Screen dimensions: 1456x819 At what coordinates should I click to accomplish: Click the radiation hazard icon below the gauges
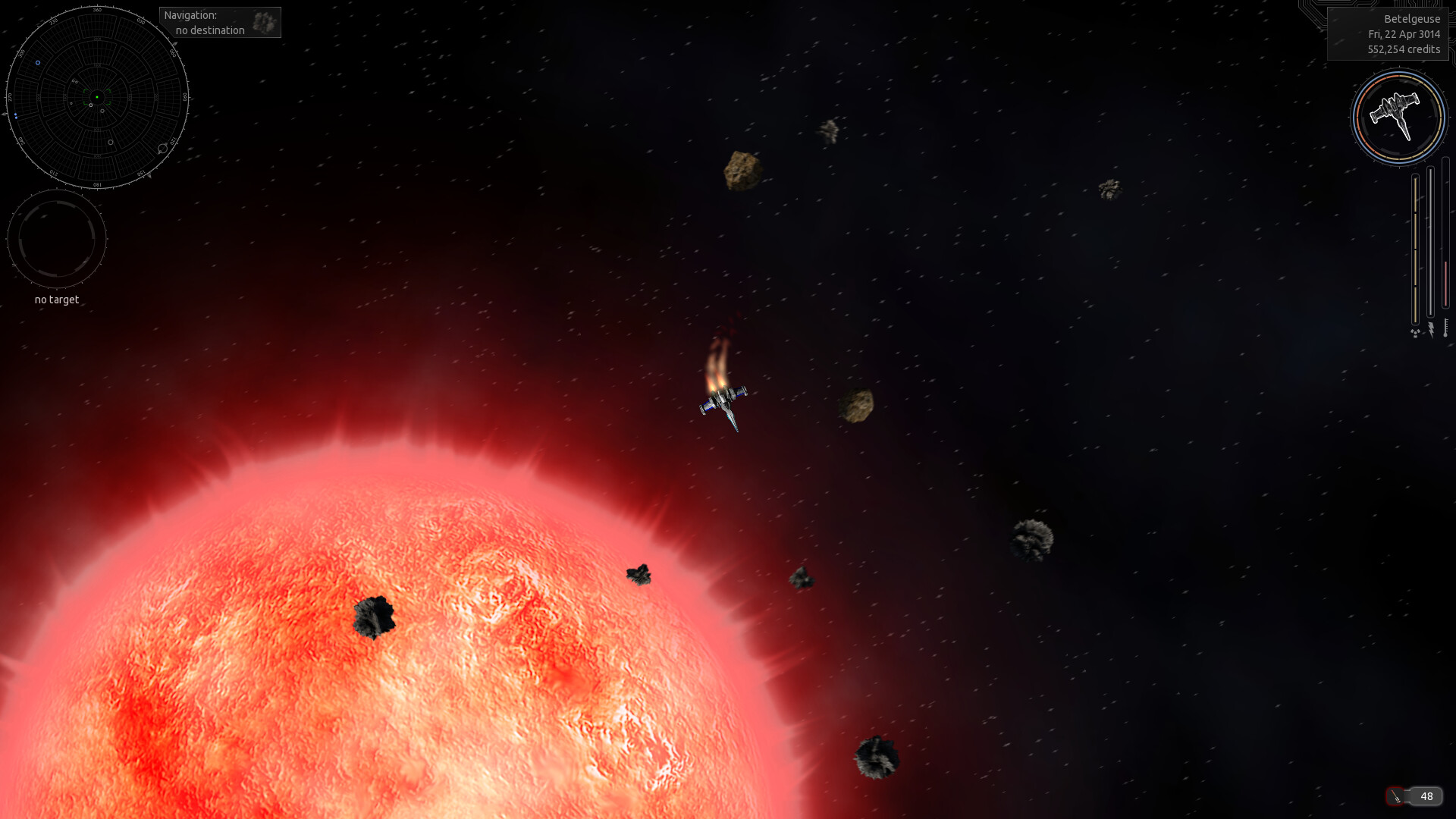coord(1415,333)
